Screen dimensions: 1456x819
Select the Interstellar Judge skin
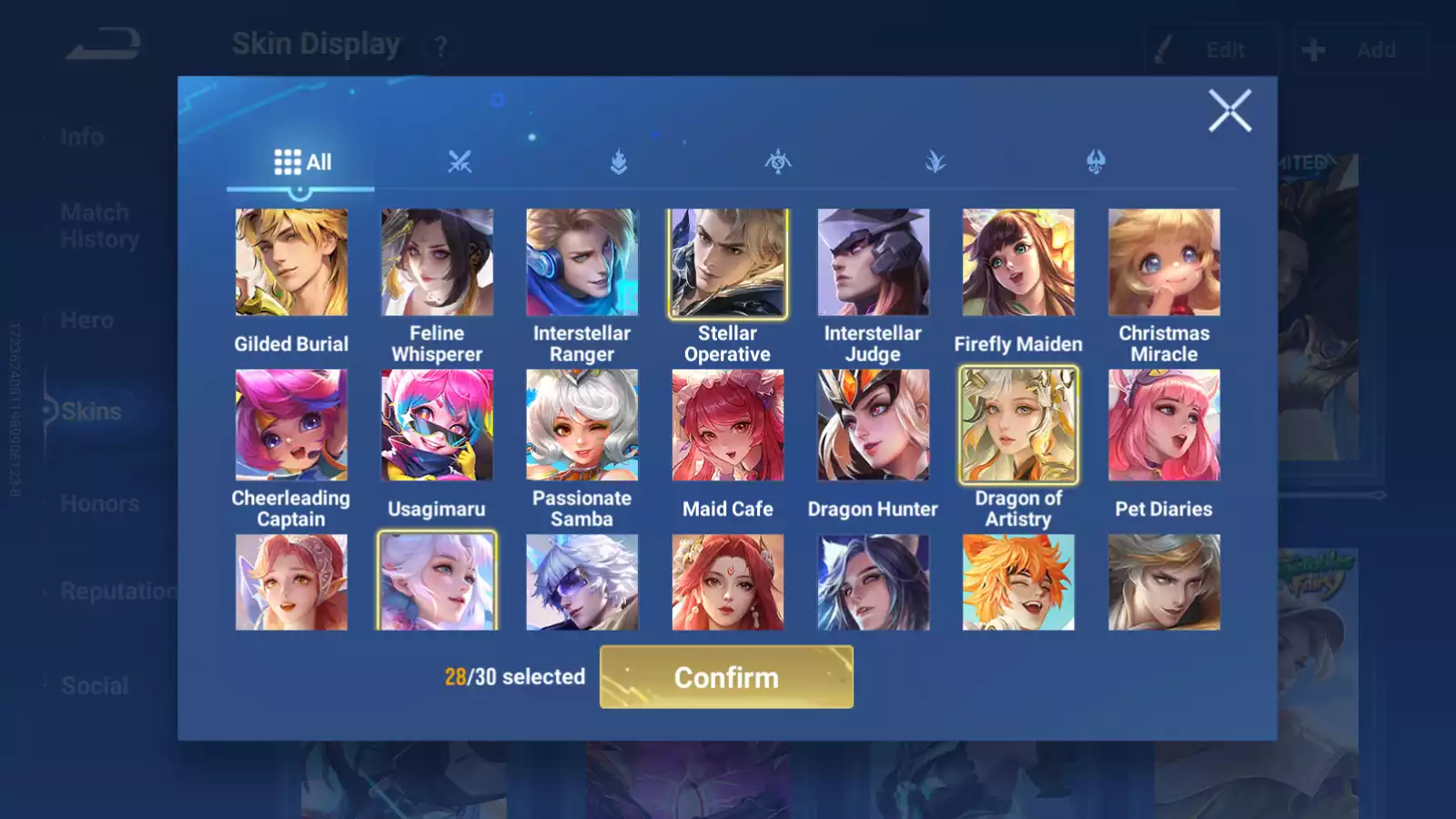pos(874,262)
